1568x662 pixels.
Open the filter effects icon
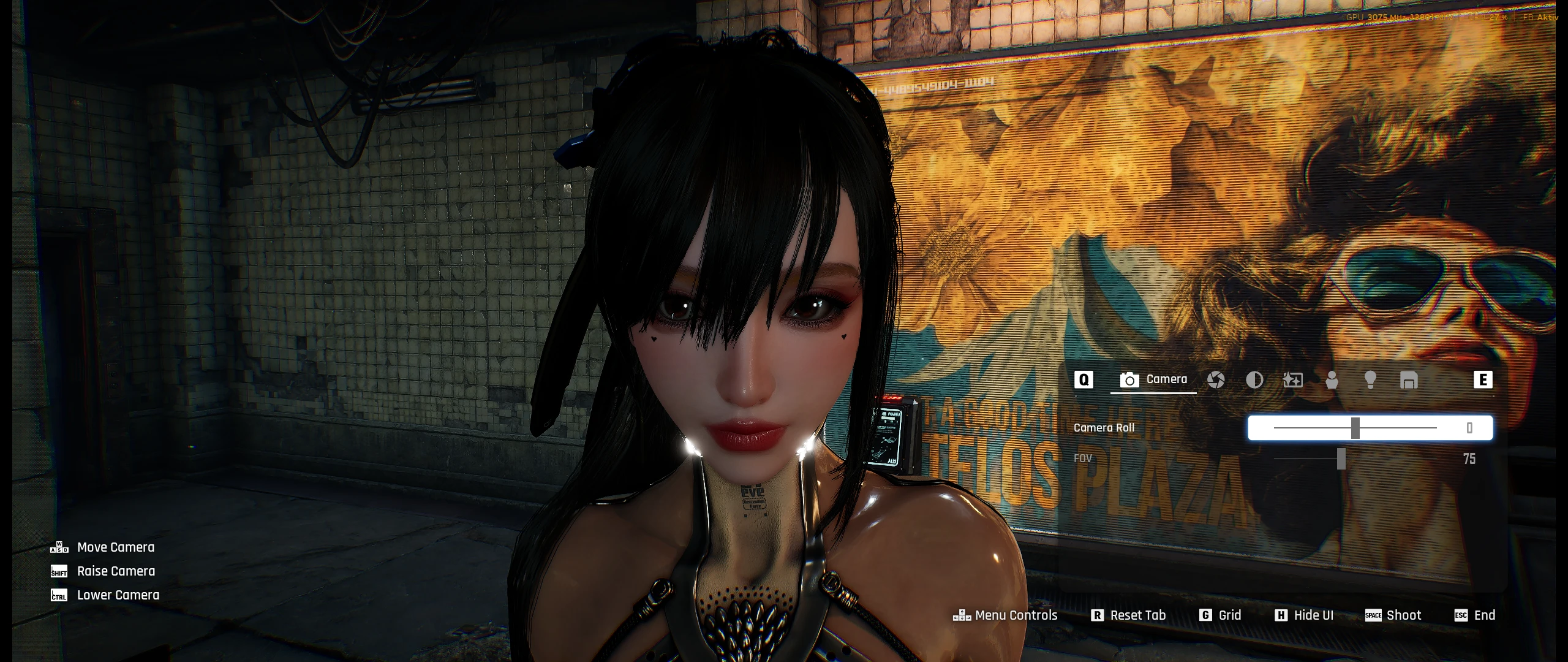coord(1293,380)
